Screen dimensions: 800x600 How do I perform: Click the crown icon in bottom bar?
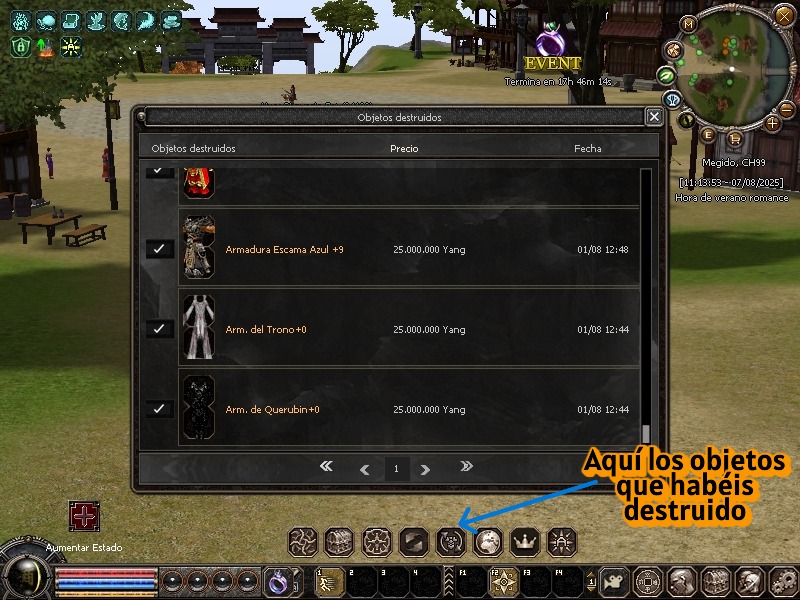tap(525, 542)
